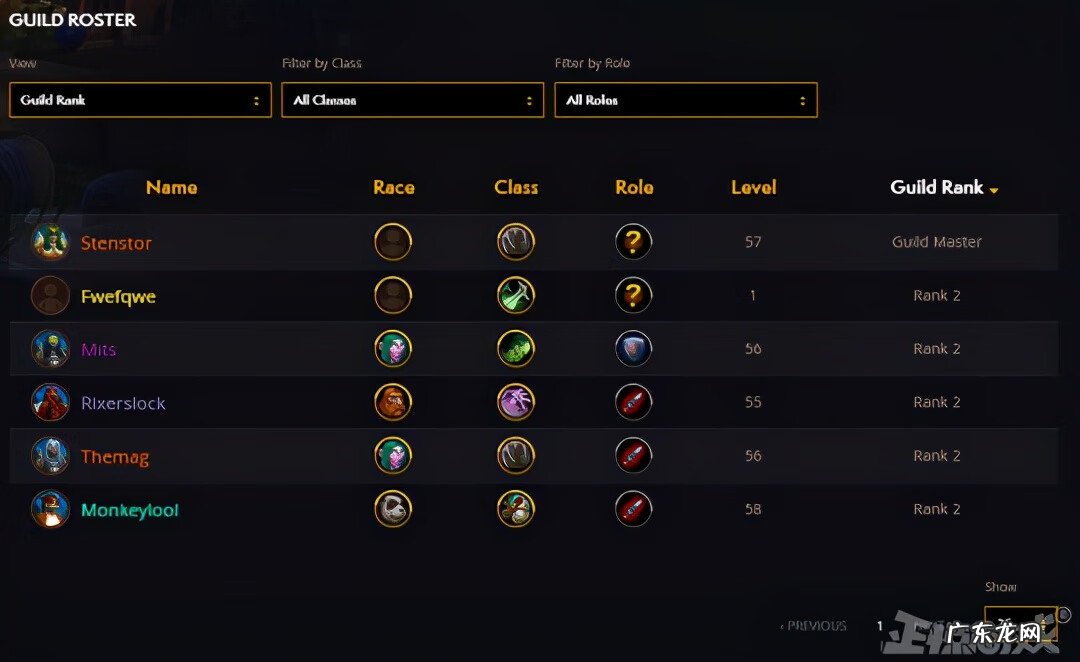This screenshot has height=662, width=1080.
Task: Open Stenstor's character profile
Action: pos(116,243)
